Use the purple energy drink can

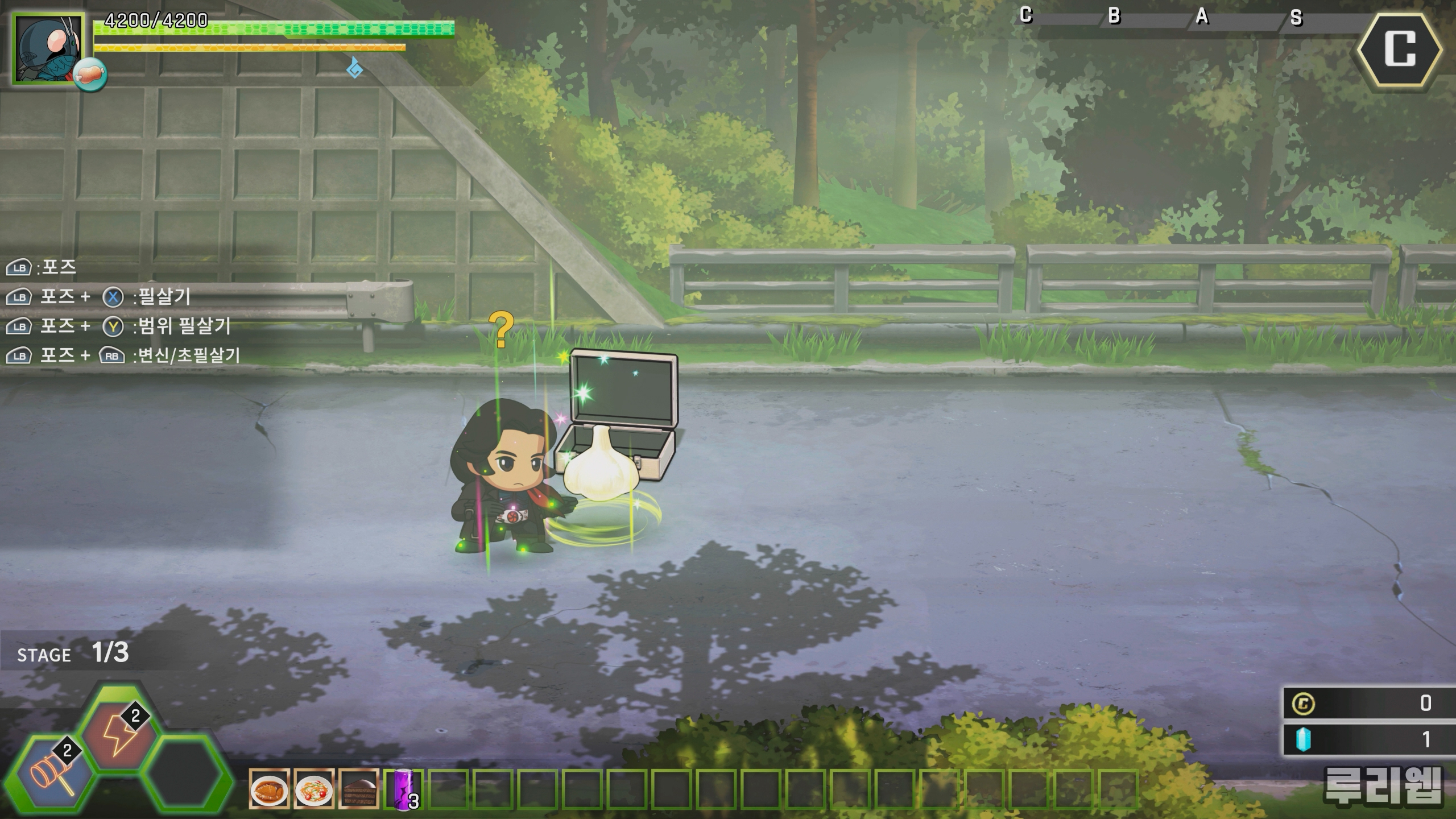point(404,789)
